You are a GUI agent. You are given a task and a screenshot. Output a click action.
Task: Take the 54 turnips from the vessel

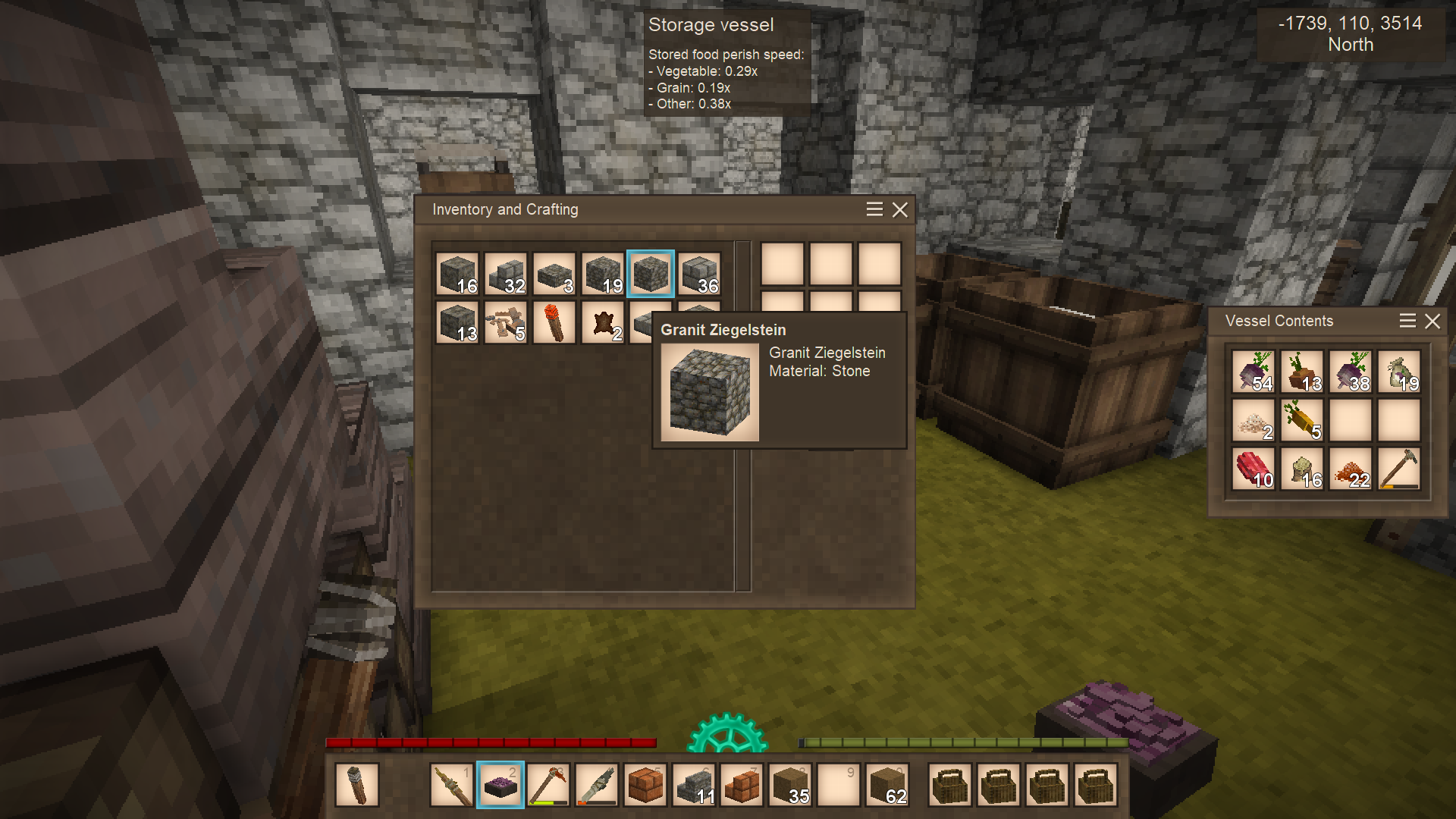coord(1254,372)
